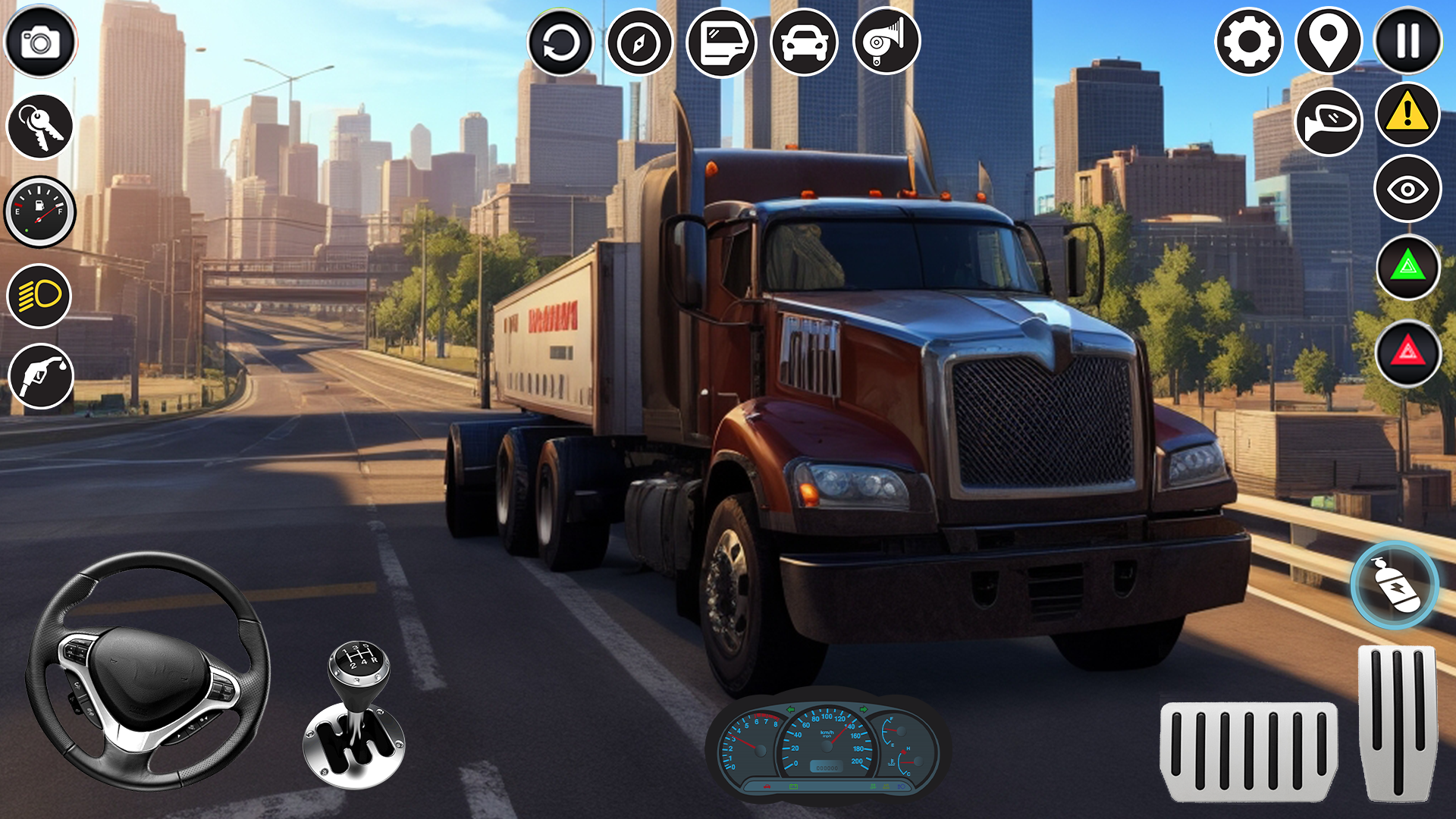The width and height of the screenshot is (1456, 819).
Task: Toggle the headlights button
Action: [39, 296]
